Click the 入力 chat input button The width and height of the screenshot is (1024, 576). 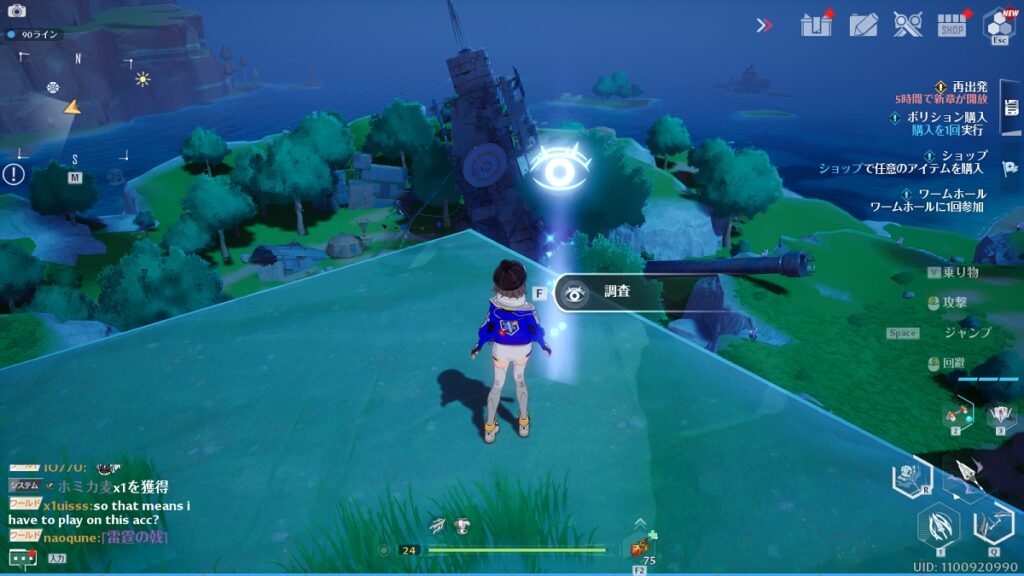(x=57, y=558)
